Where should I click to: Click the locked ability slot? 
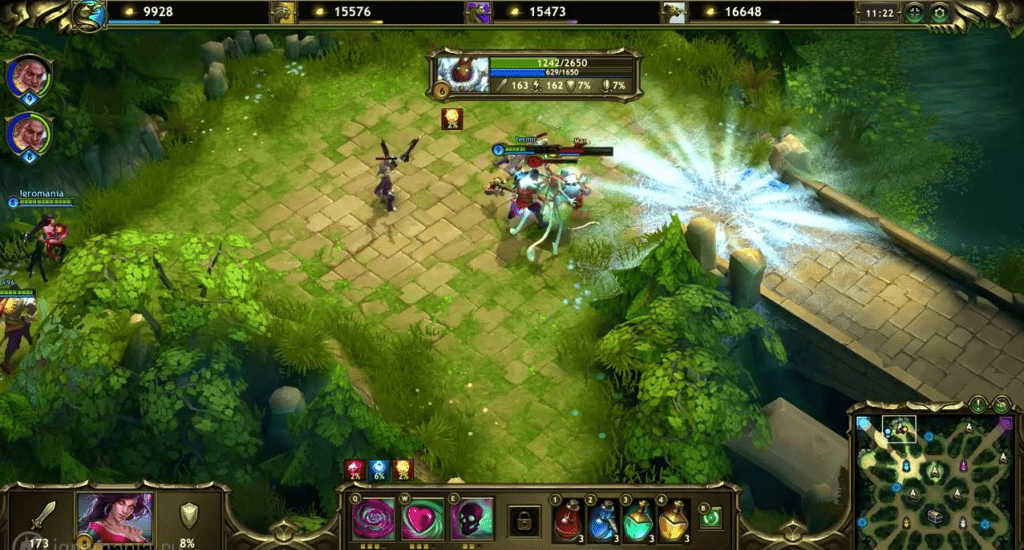(x=523, y=520)
